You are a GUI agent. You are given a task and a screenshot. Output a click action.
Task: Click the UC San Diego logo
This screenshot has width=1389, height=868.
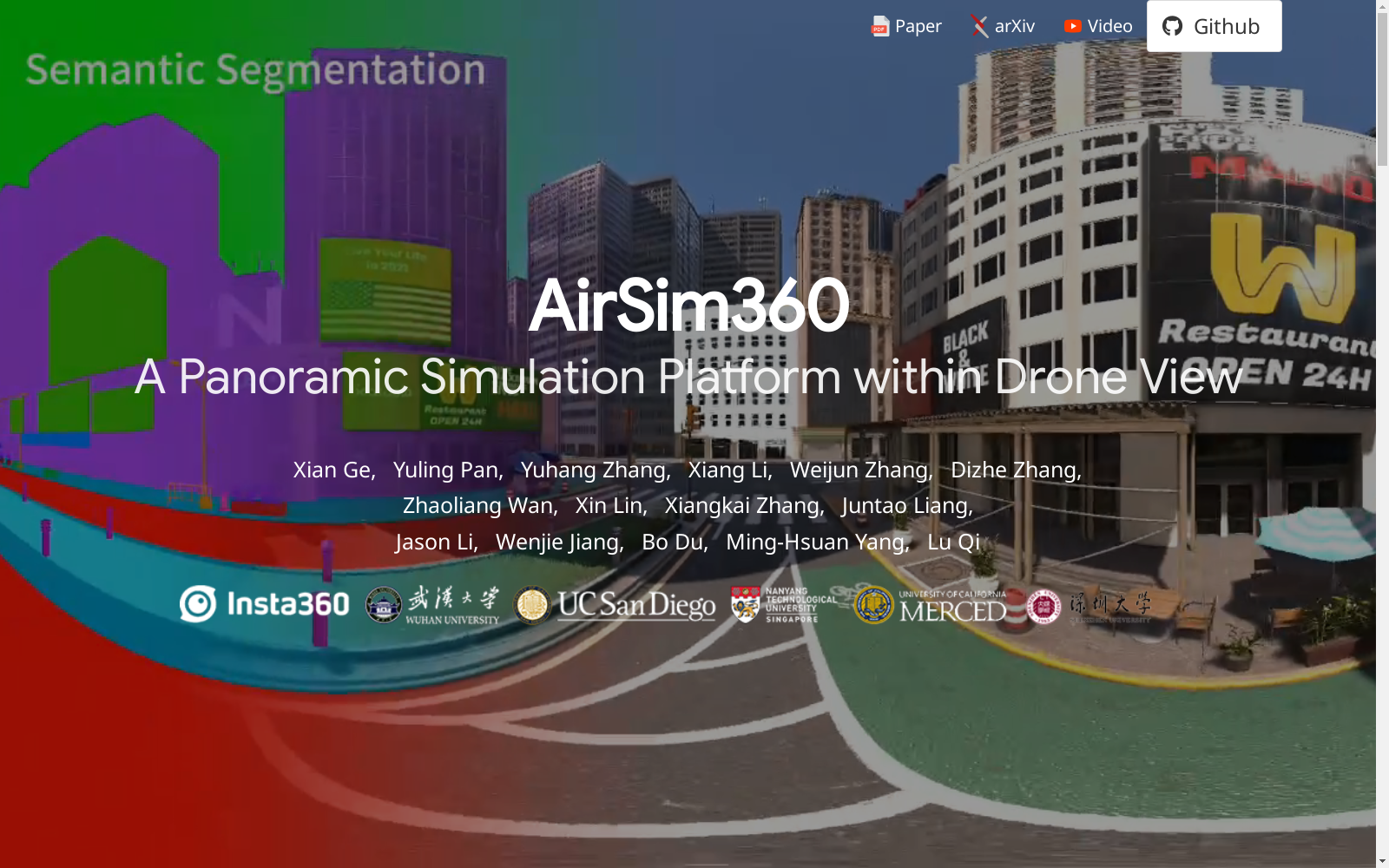616,605
